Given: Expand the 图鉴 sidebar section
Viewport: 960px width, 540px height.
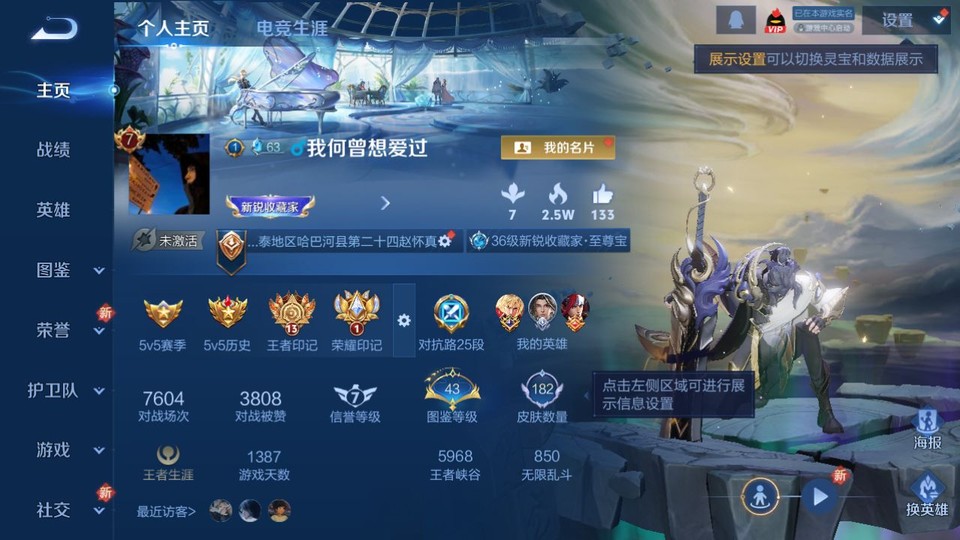Looking at the screenshot, I should tap(68, 270).
